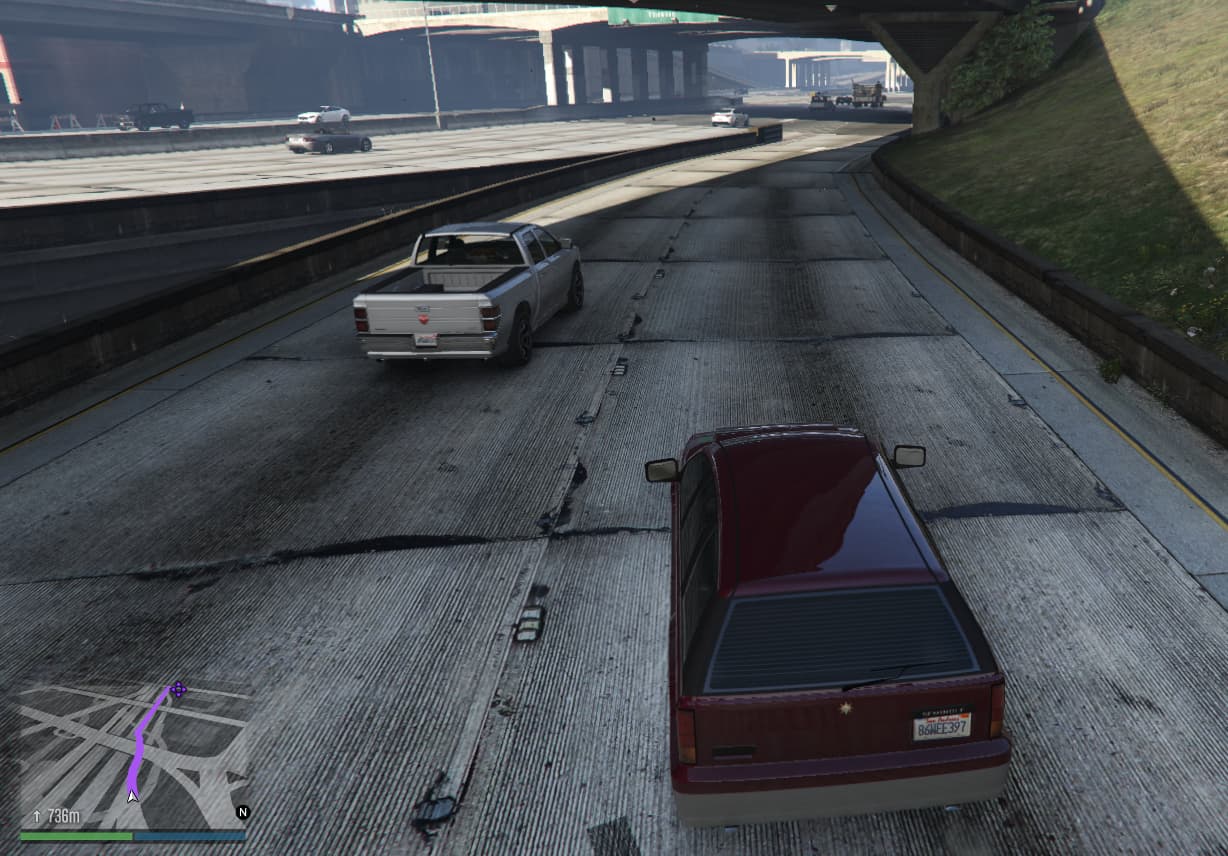
Task: Click the minimap with the purple route
Action: pyautogui.click(x=134, y=752)
